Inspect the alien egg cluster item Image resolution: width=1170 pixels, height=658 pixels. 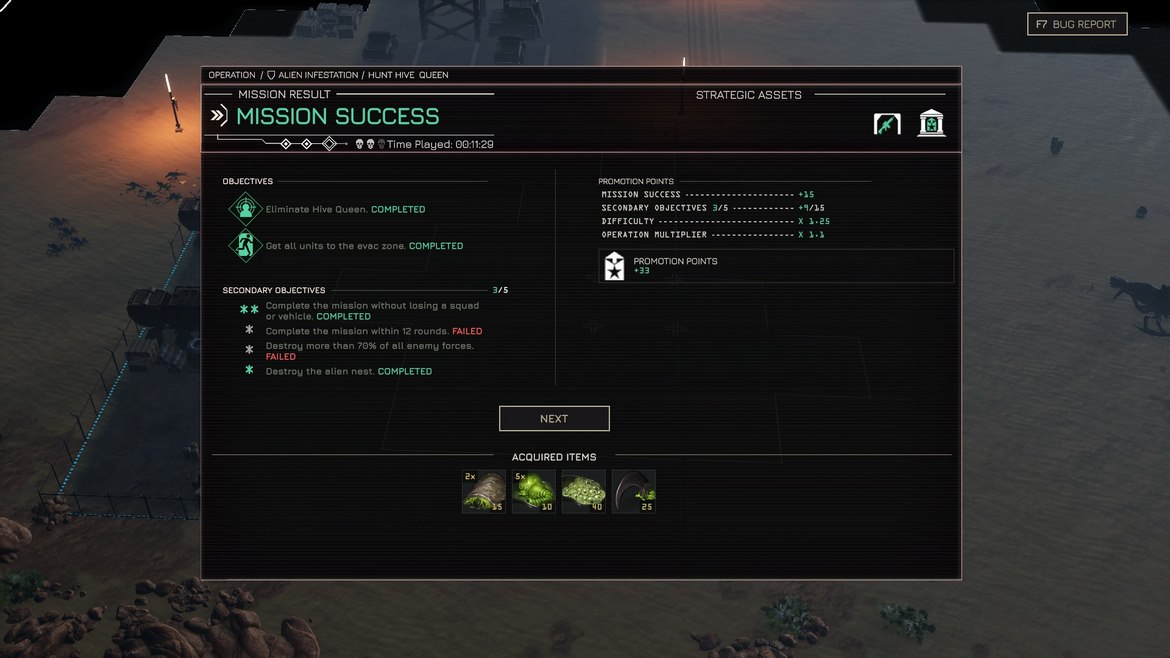pos(584,492)
